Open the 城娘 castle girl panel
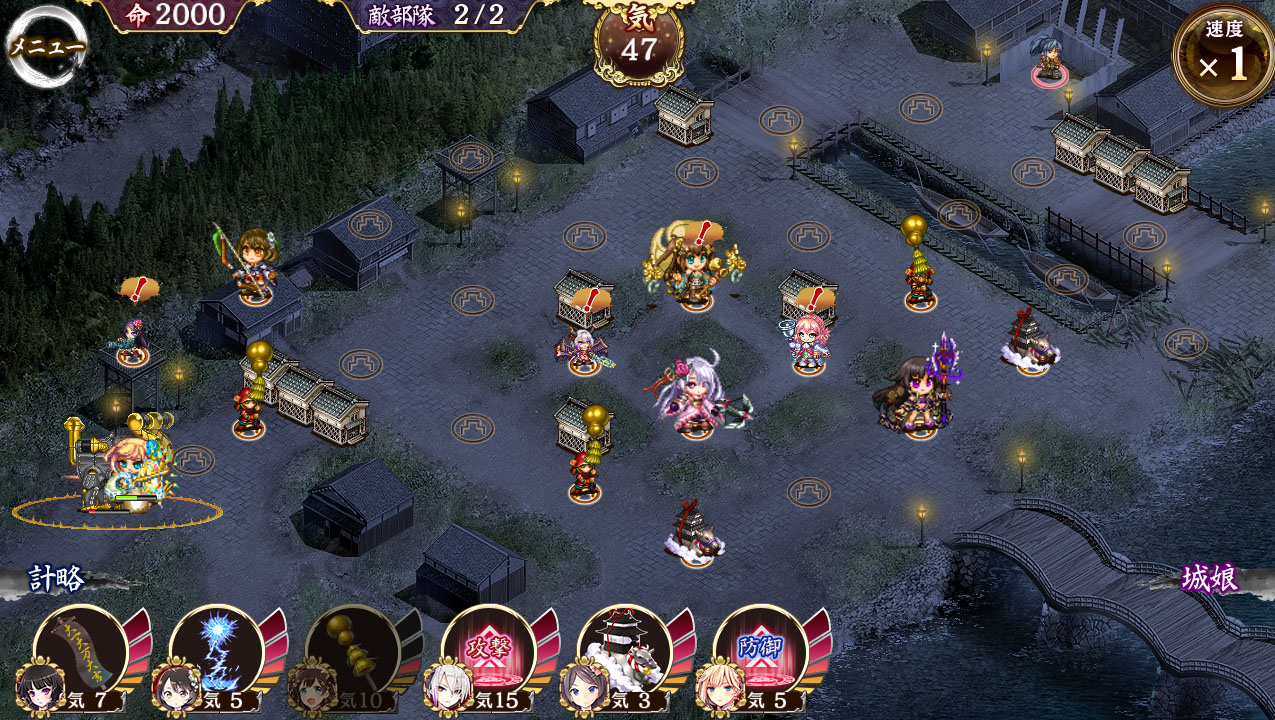The image size is (1275, 720). (x=1209, y=579)
